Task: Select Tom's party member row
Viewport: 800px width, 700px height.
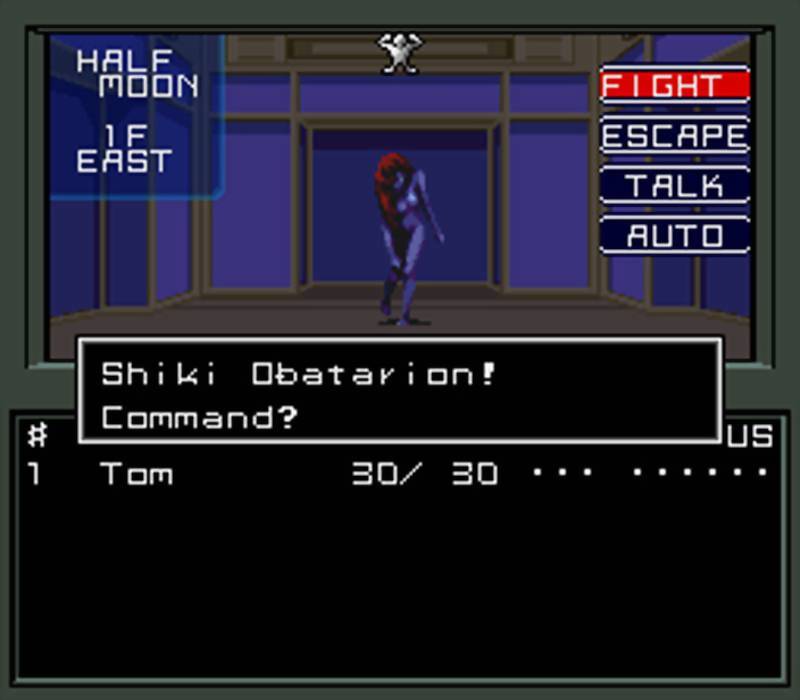Action: tap(400, 473)
